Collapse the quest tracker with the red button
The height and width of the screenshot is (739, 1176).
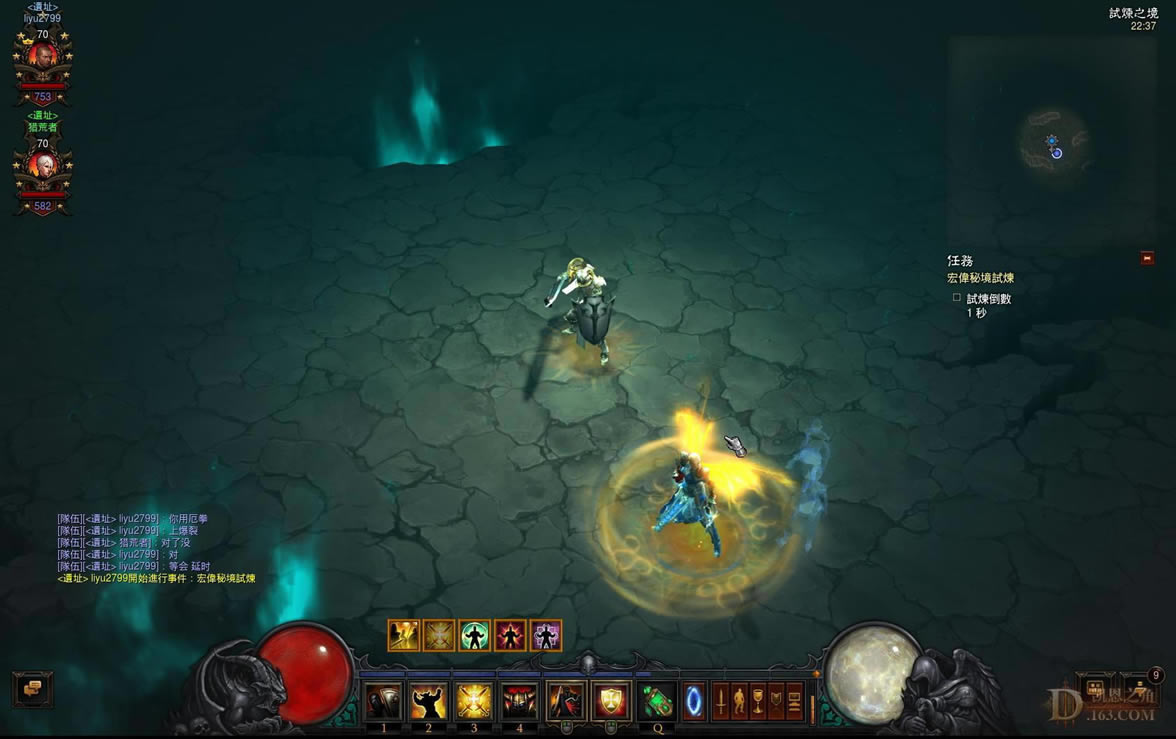(x=1147, y=258)
